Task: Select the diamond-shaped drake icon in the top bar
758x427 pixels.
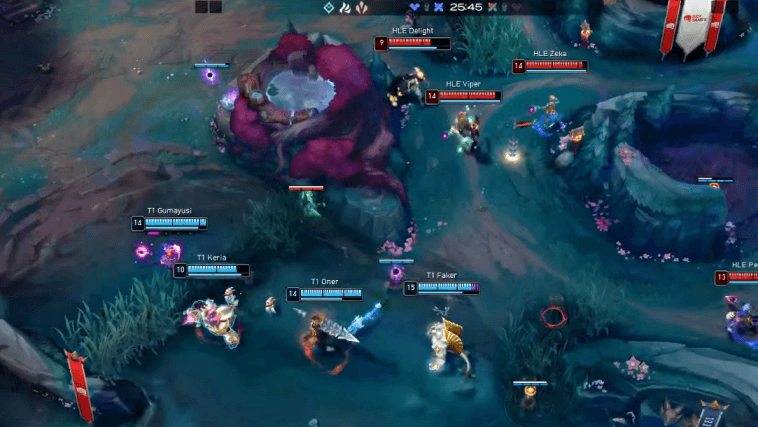Action: click(328, 7)
